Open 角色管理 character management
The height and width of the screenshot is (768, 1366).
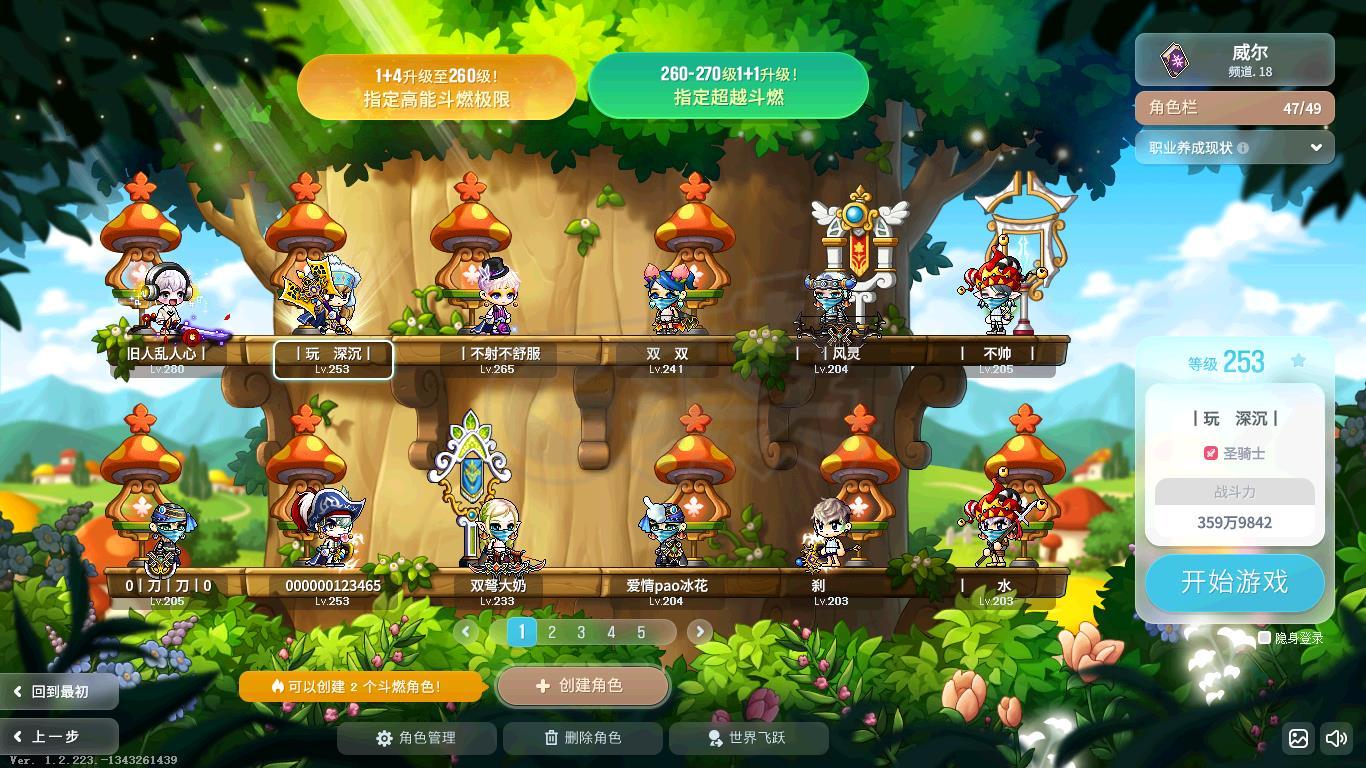pyautogui.click(x=416, y=738)
